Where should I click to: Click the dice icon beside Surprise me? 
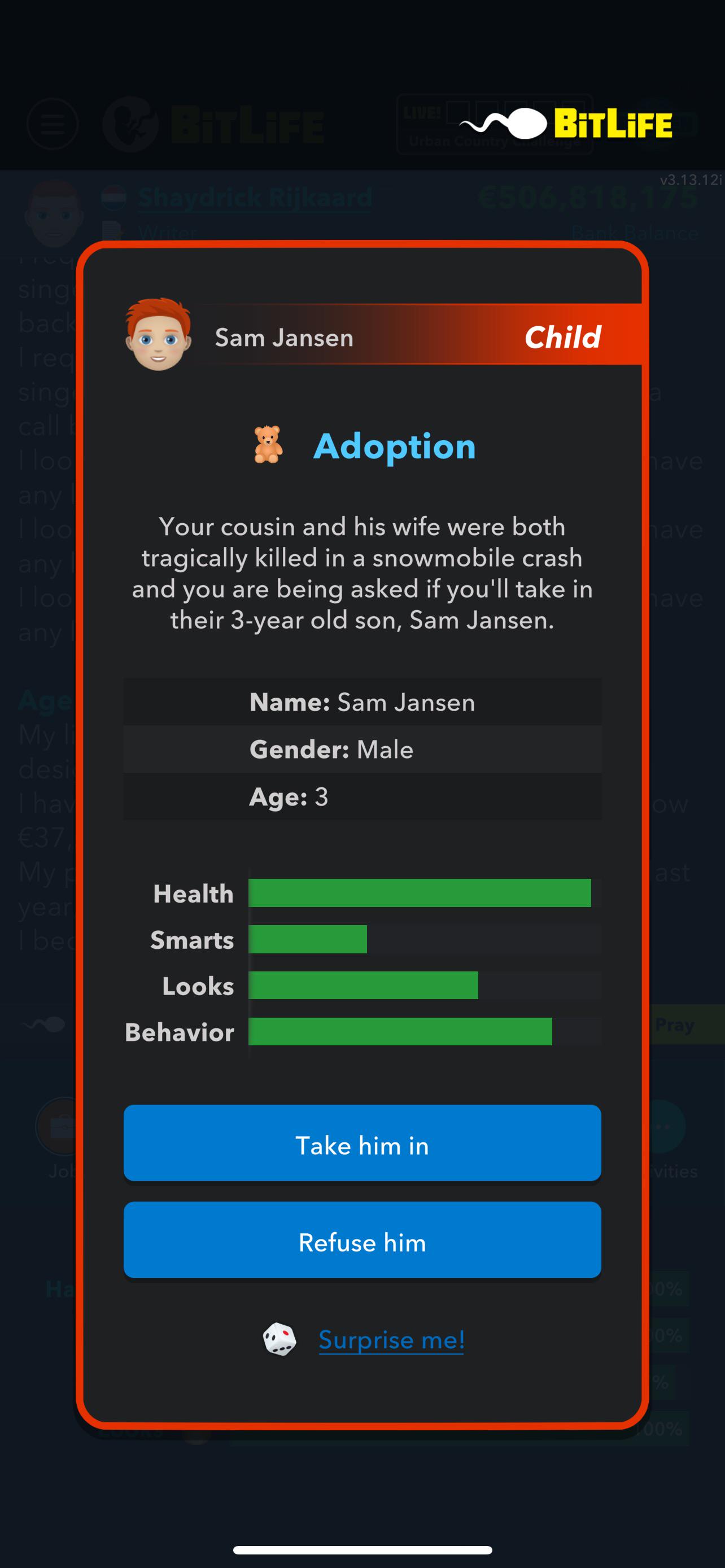[281, 1339]
